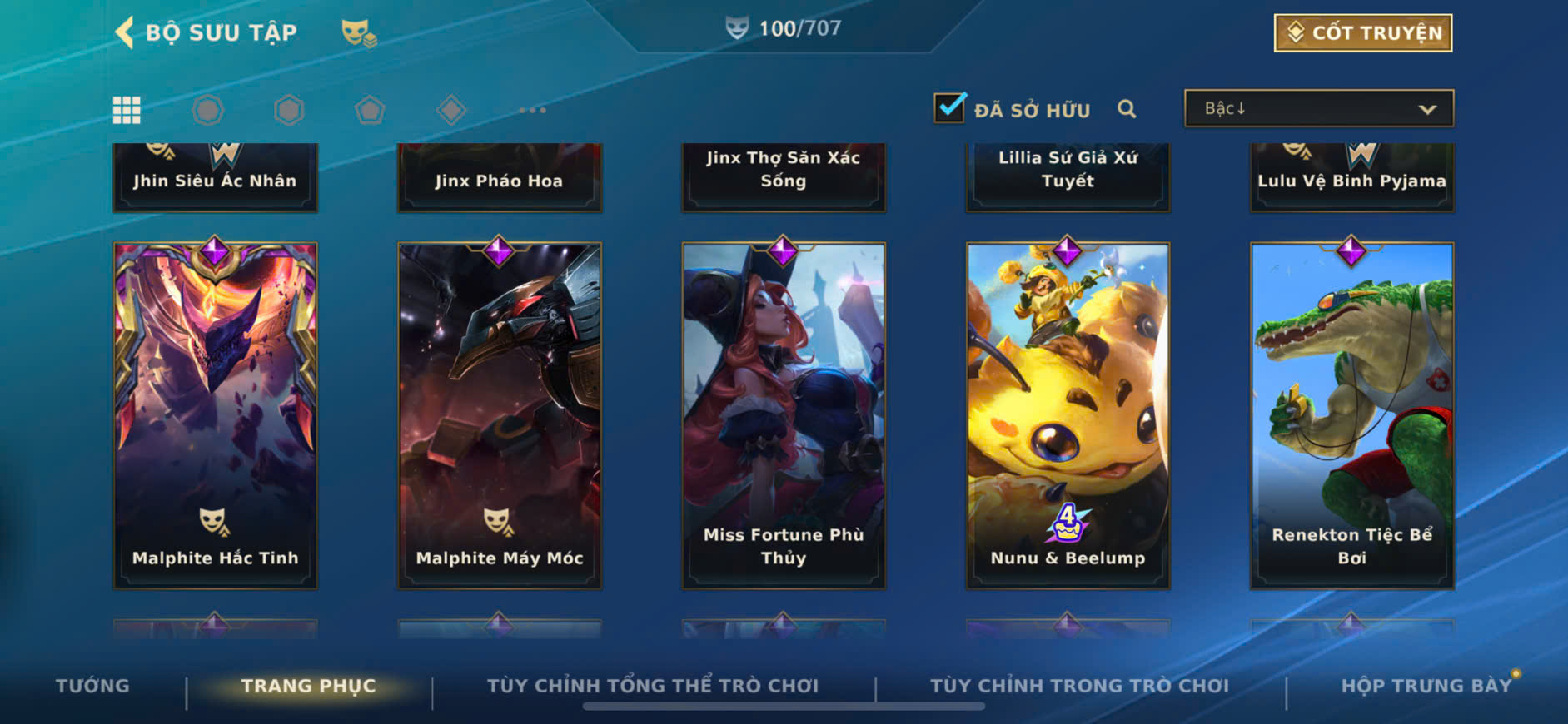
Task: Choose the Lillia Sứ Giả Xứ Tuyết card
Action: pos(1068,176)
